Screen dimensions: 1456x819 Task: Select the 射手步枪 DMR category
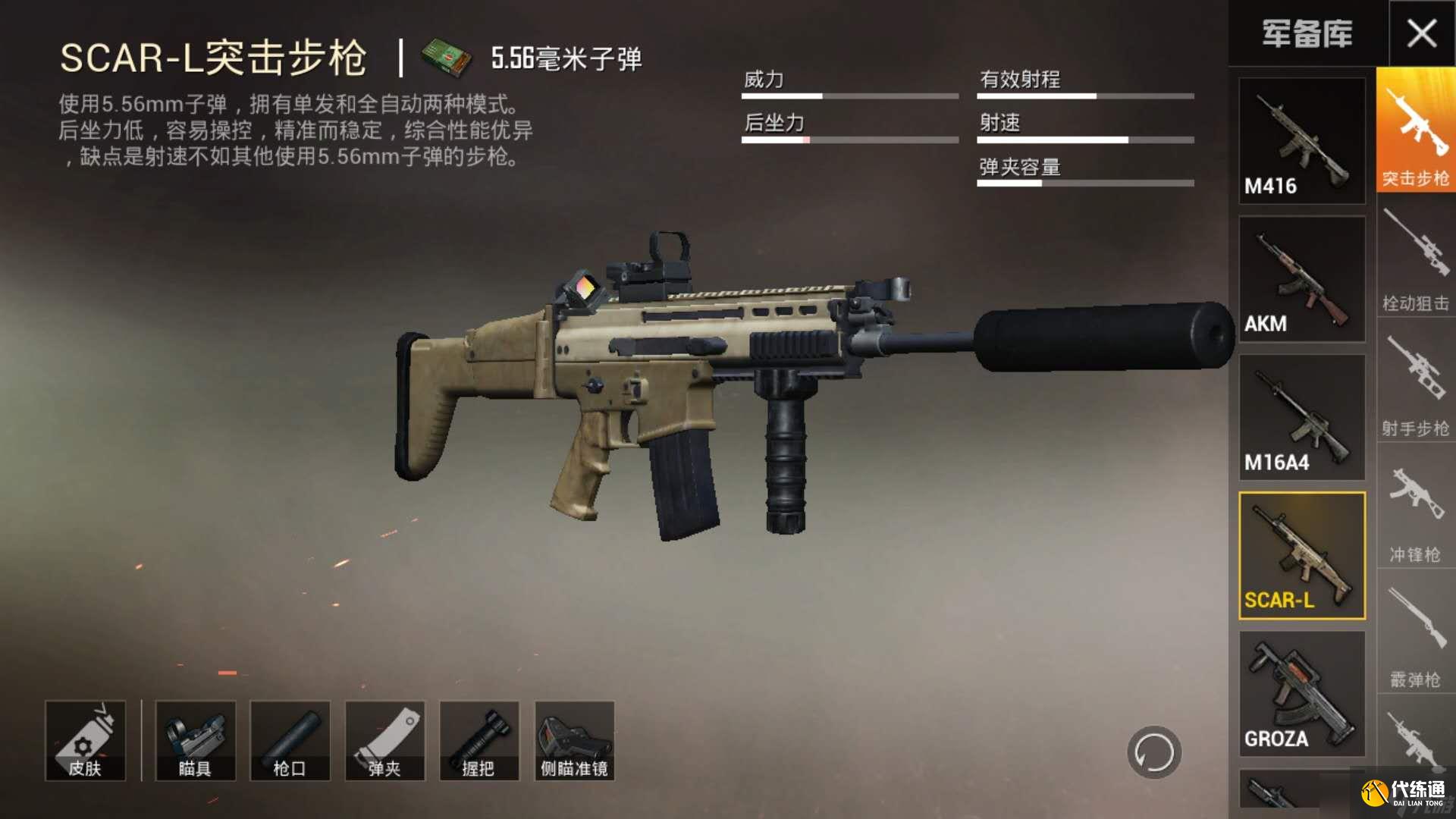point(1415,394)
